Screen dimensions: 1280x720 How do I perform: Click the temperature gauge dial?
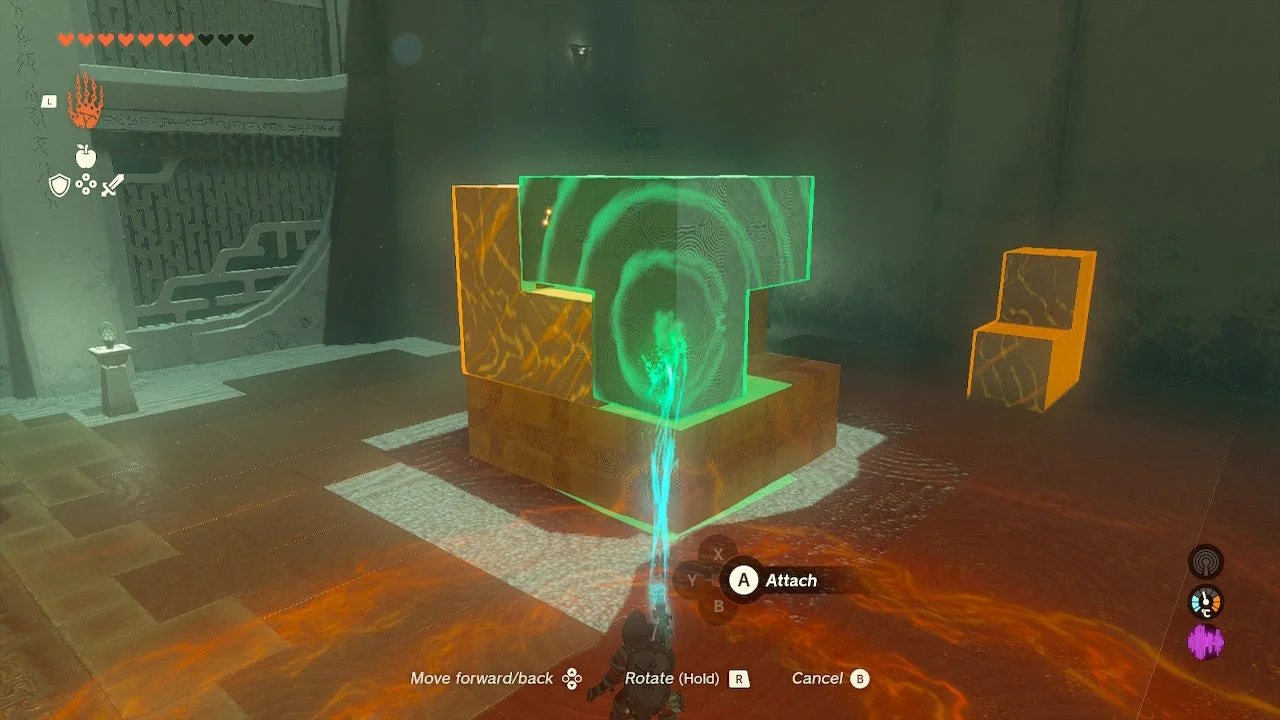1206,601
